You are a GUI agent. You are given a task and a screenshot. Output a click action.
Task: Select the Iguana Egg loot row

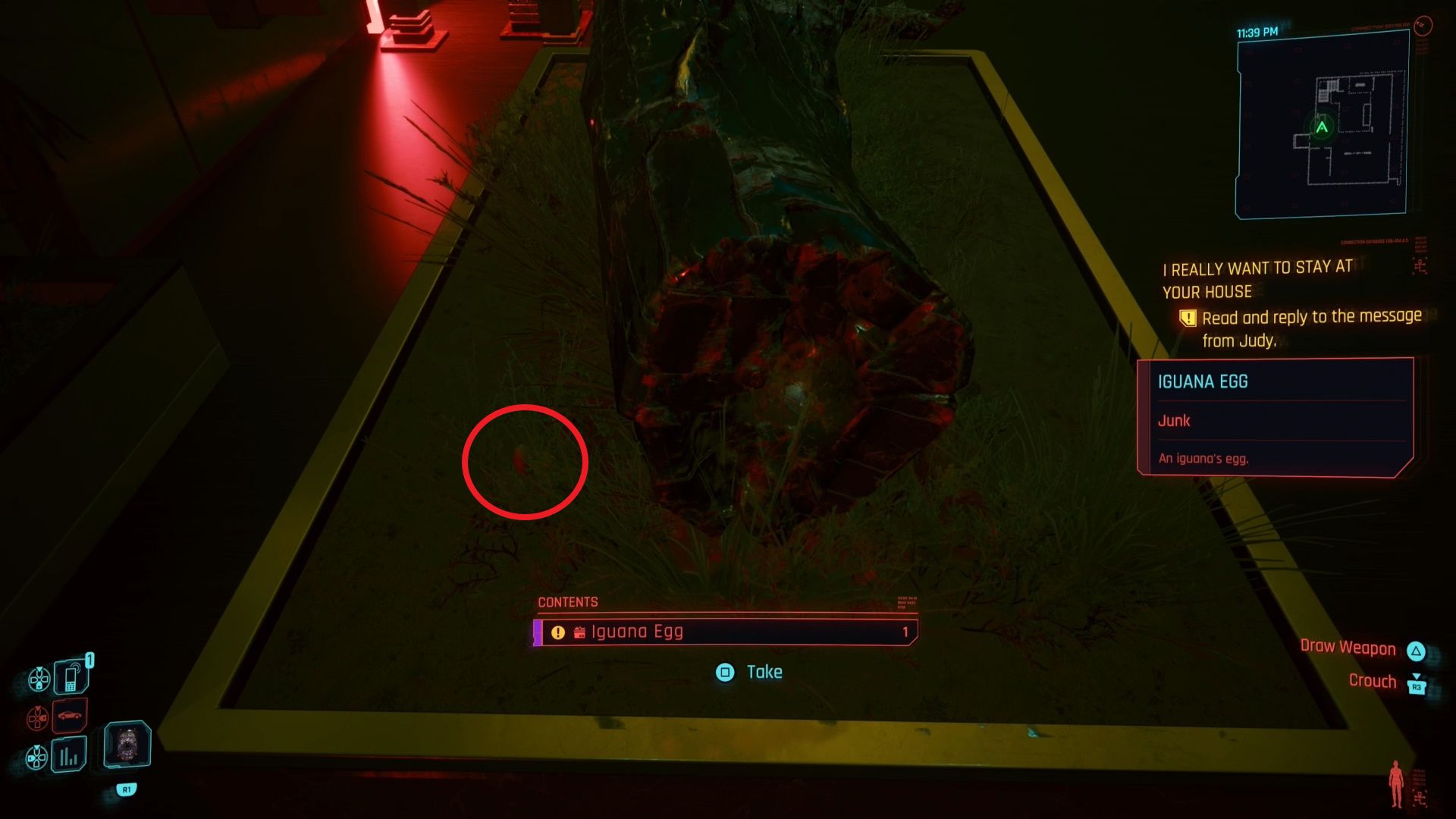pos(725,632)
